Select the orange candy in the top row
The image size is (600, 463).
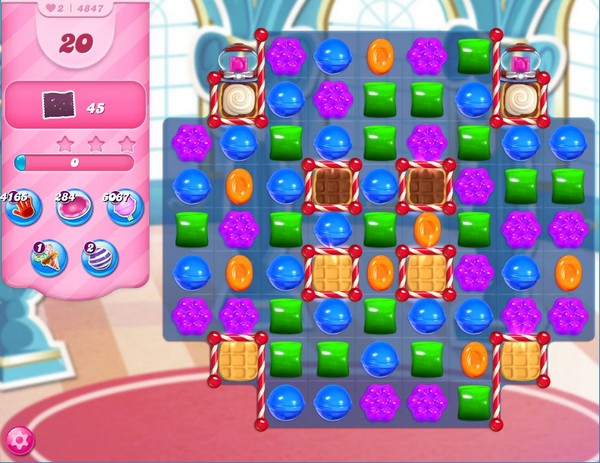click(380, 56)
